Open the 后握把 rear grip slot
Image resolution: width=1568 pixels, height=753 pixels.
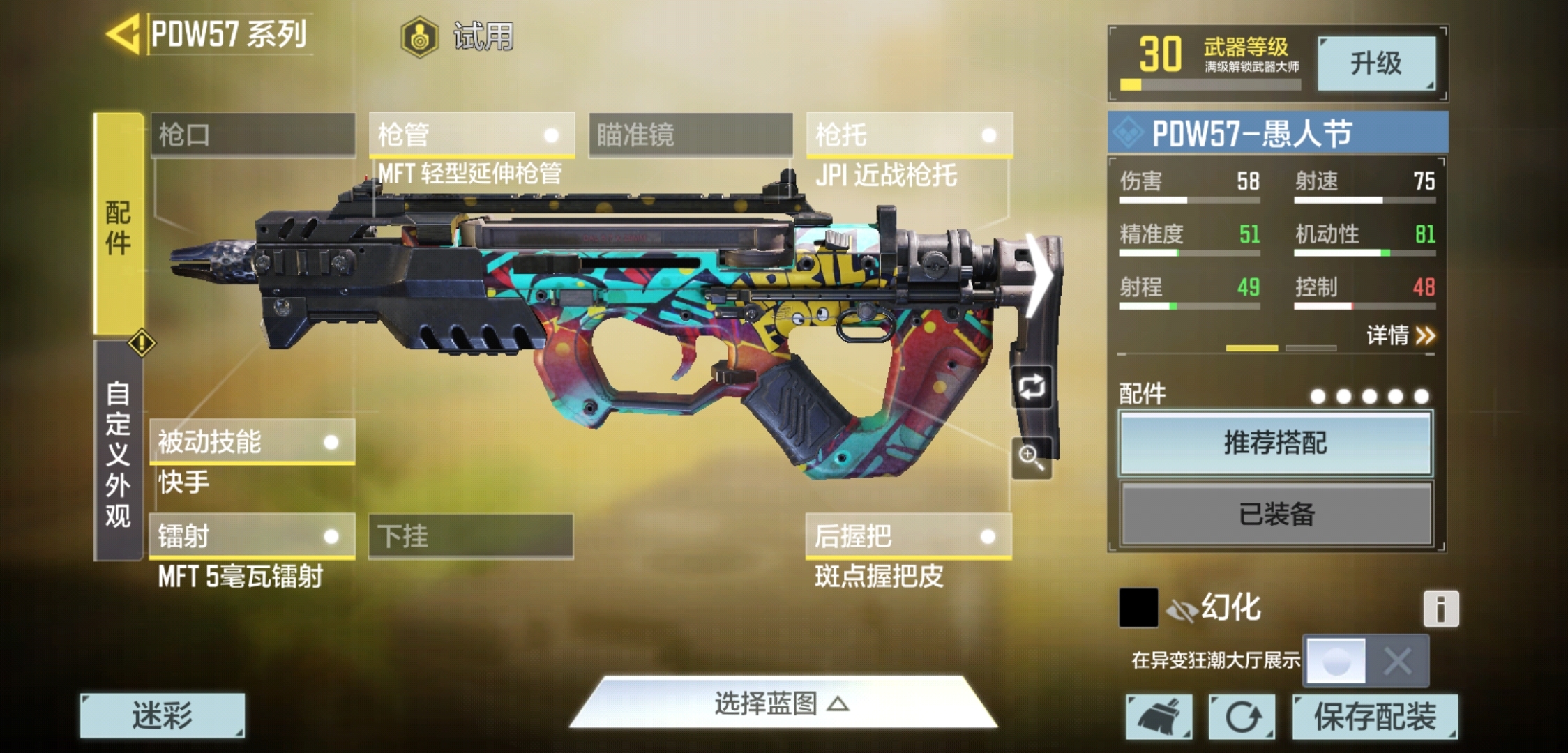tap(908, 536)
